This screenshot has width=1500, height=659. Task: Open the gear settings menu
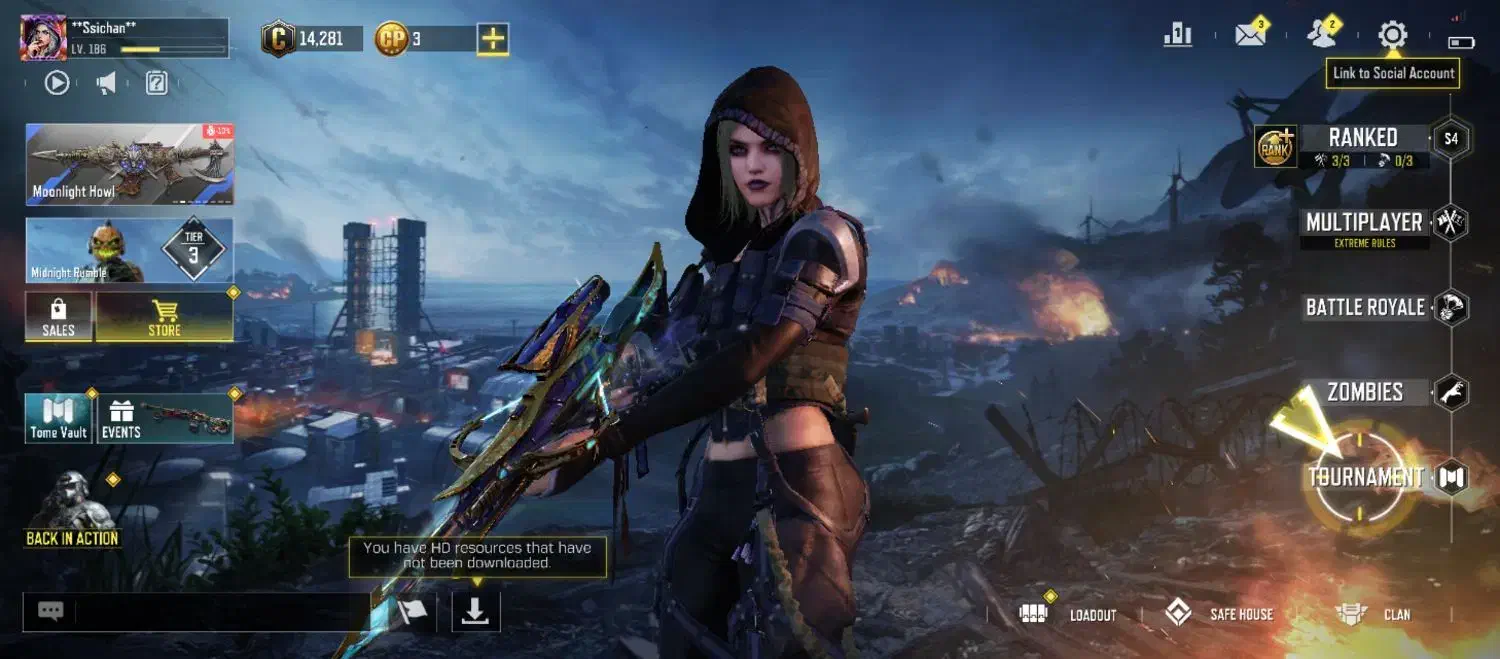click(x=1392, y=36)
